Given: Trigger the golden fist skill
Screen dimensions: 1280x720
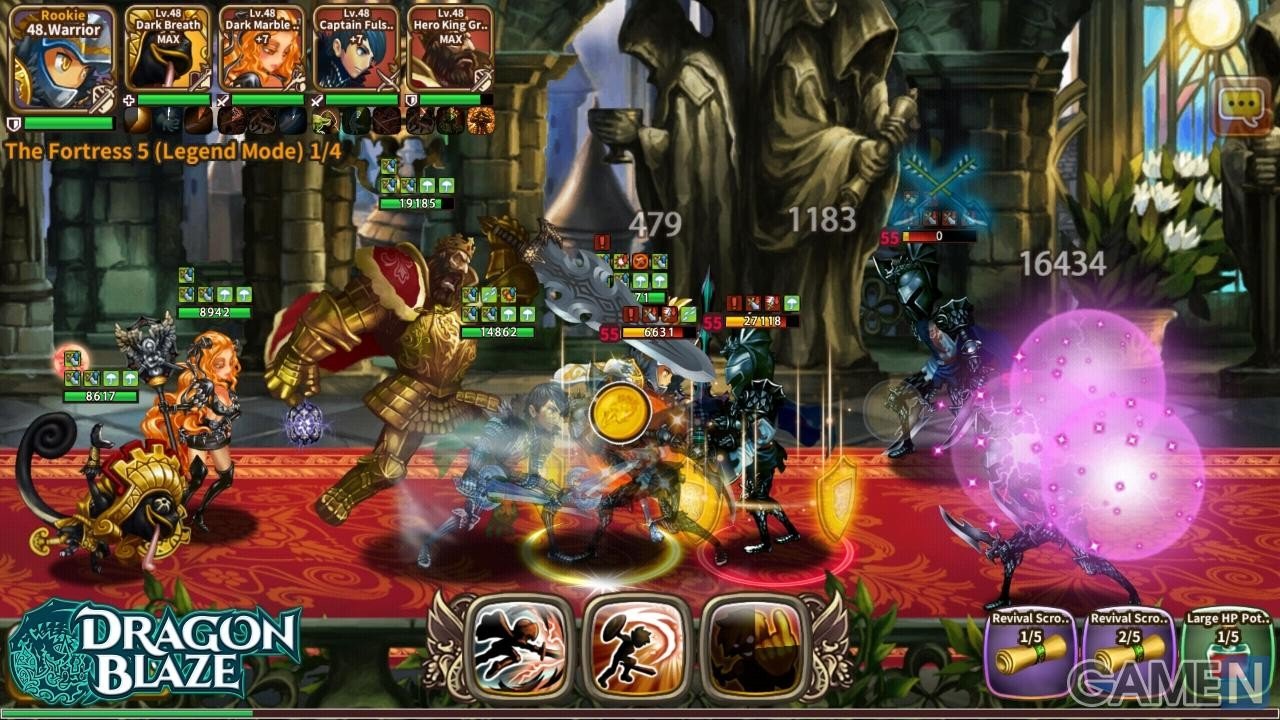Looking at the screenshot, I should point(756,648).
